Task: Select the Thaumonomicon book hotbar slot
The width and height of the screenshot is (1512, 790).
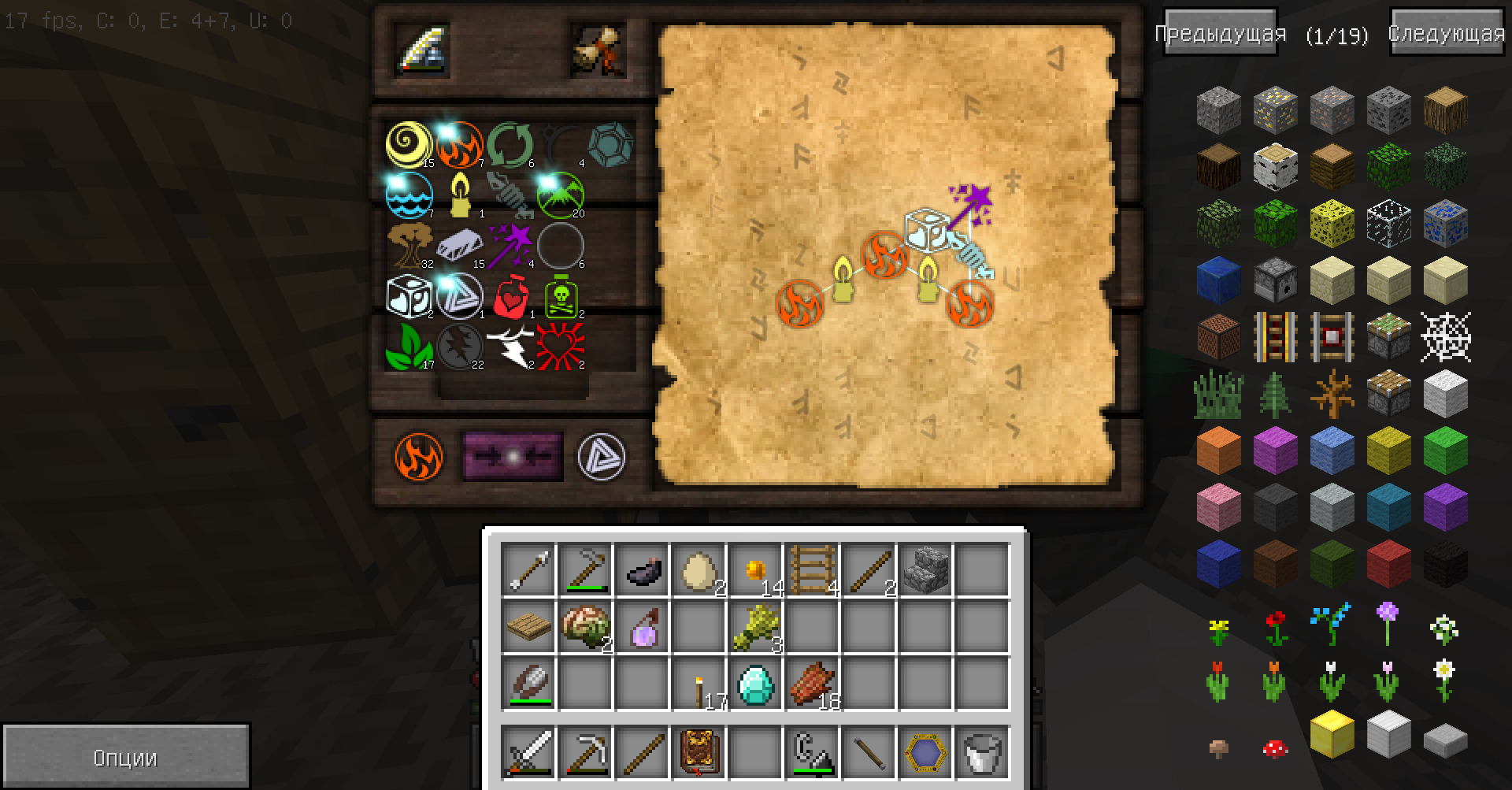Action: coord(699,753)
